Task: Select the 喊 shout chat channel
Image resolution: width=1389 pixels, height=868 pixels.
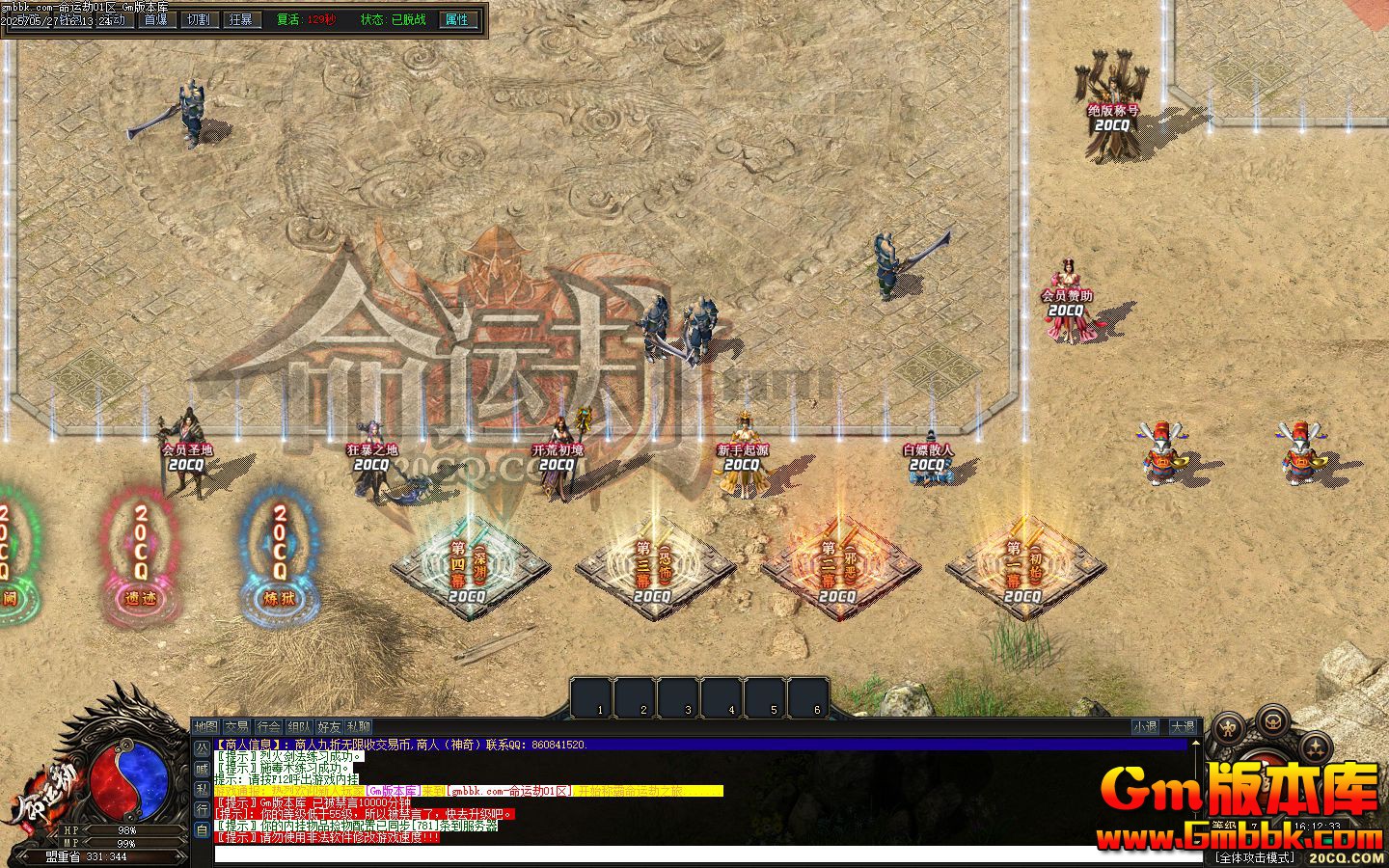Action: tap(202, 769)
